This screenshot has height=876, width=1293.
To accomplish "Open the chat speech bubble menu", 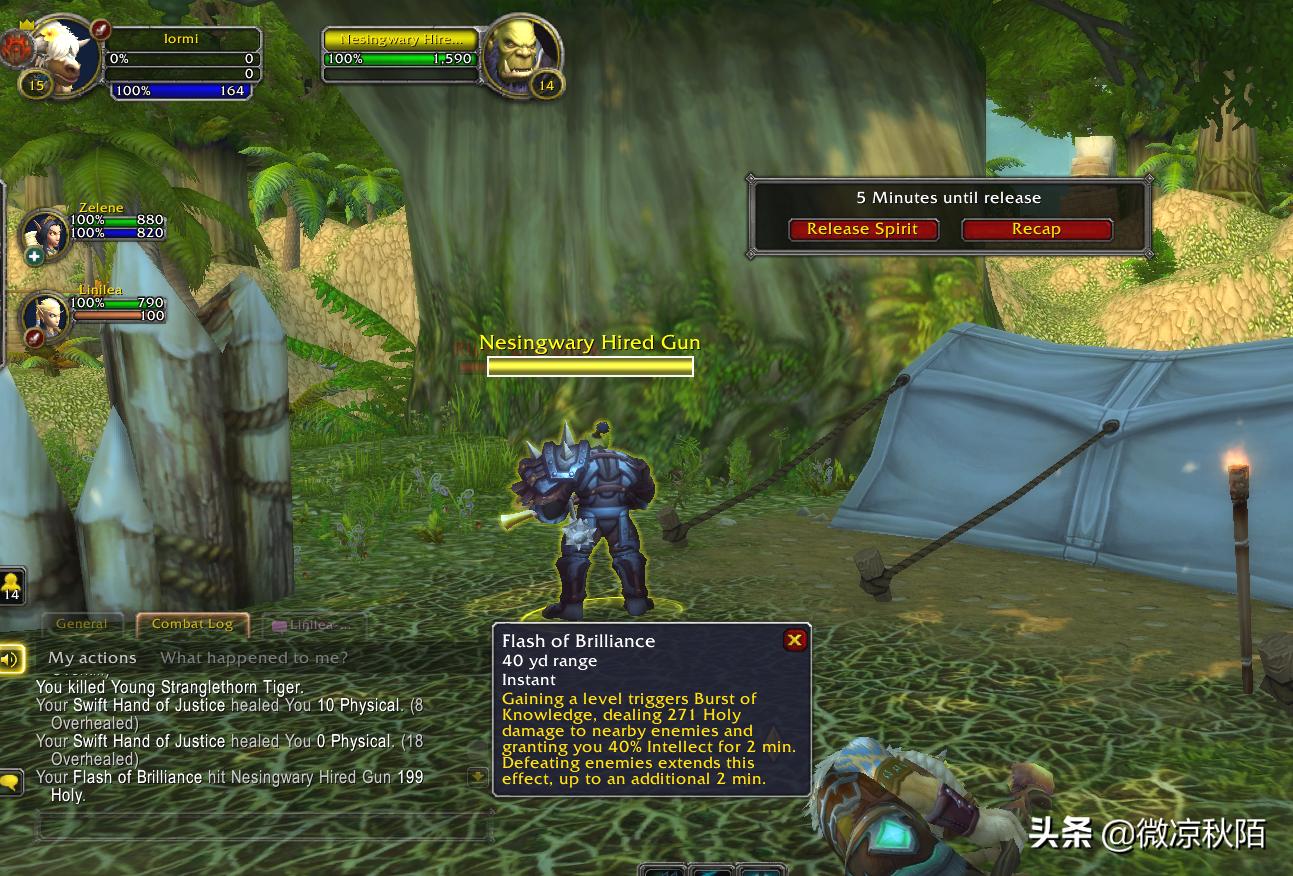I will (11, 782).
